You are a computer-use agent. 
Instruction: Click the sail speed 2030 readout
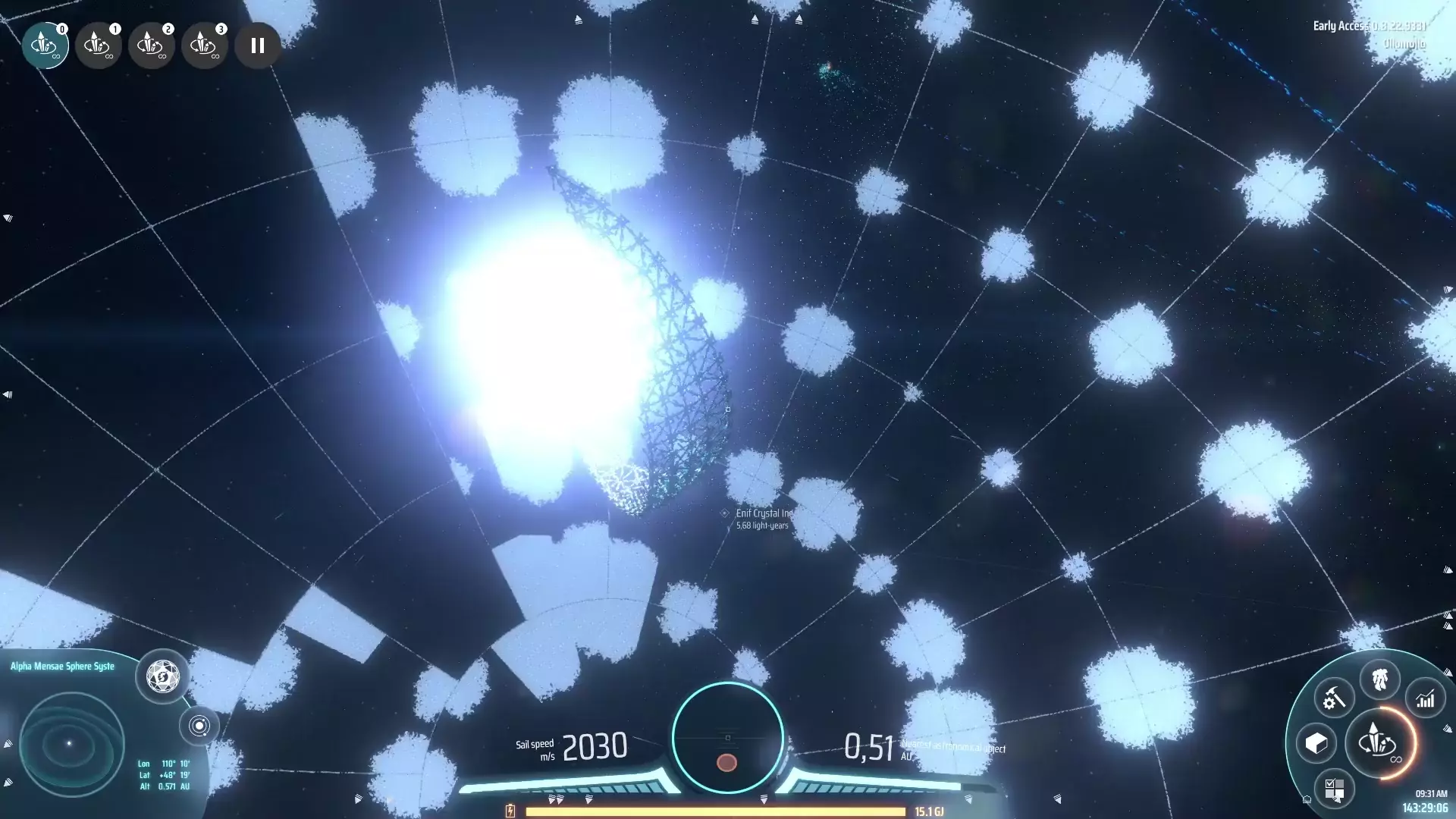click(595, 746)
